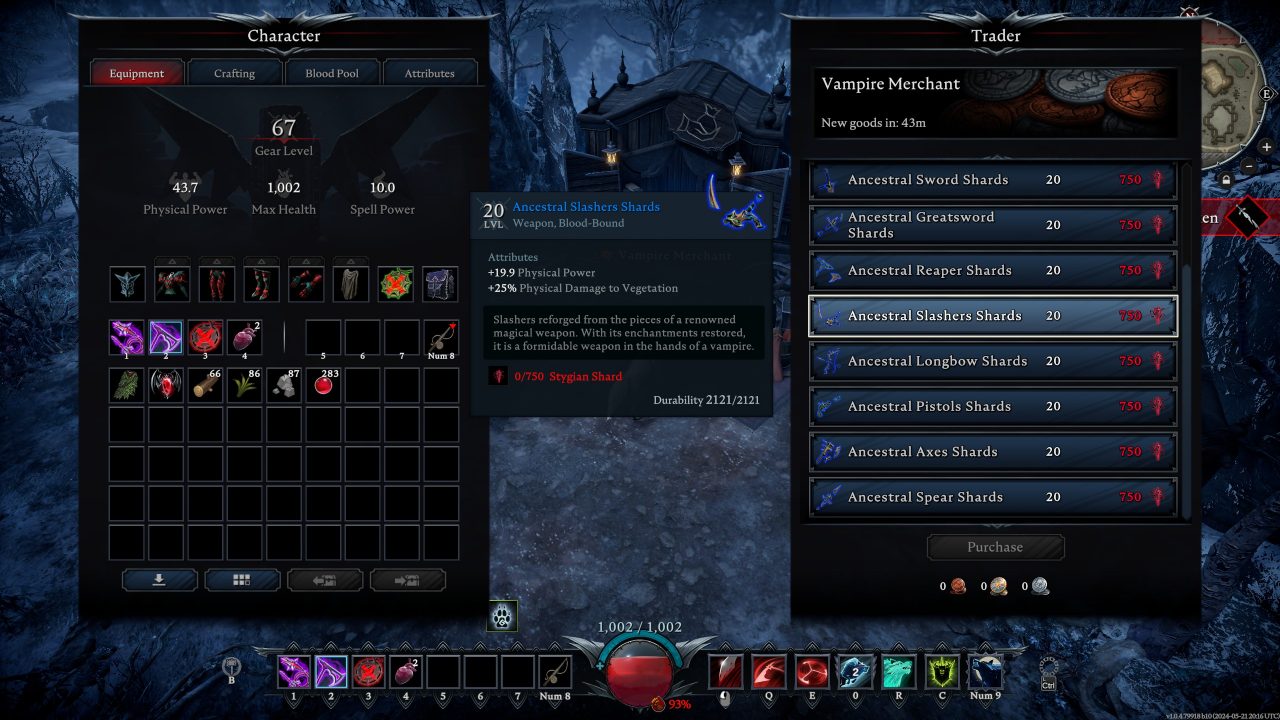1280x720 pixels.
Task: Select the Ancestral Greatsword Shards listing
Action: point(992,225)
